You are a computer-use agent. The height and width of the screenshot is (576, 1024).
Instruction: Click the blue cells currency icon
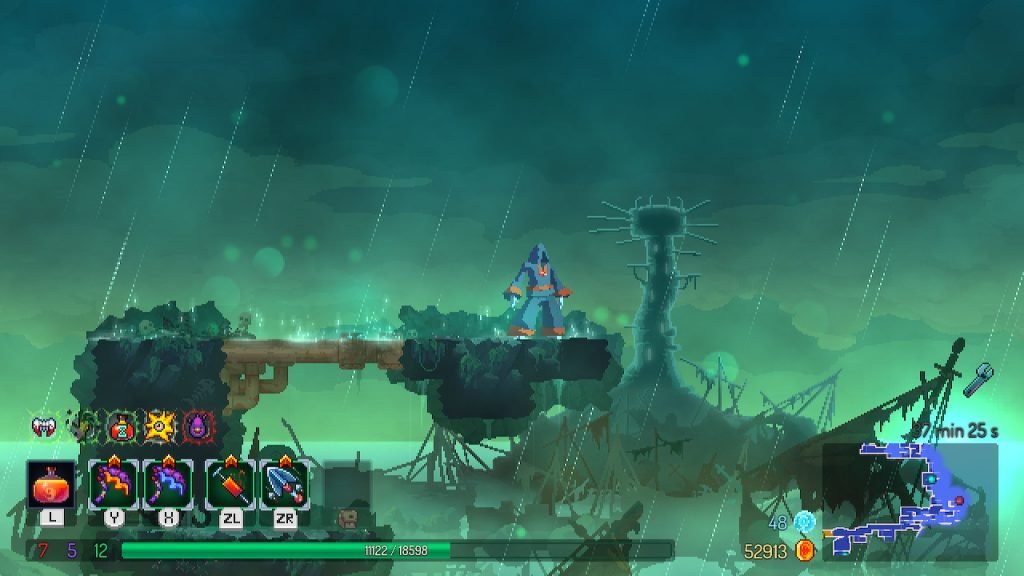[805, 521]
